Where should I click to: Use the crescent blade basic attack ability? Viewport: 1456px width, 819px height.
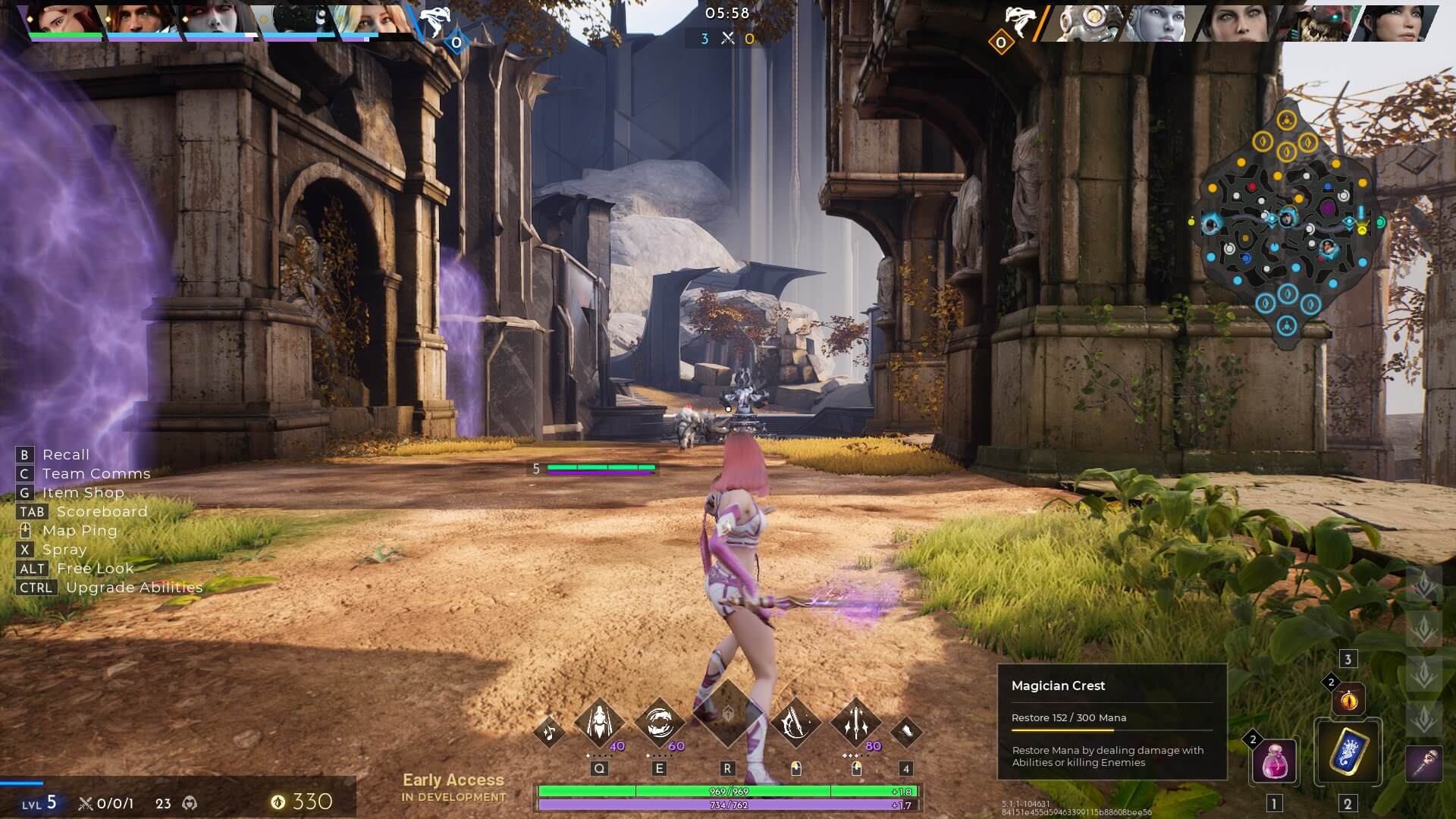795,722
